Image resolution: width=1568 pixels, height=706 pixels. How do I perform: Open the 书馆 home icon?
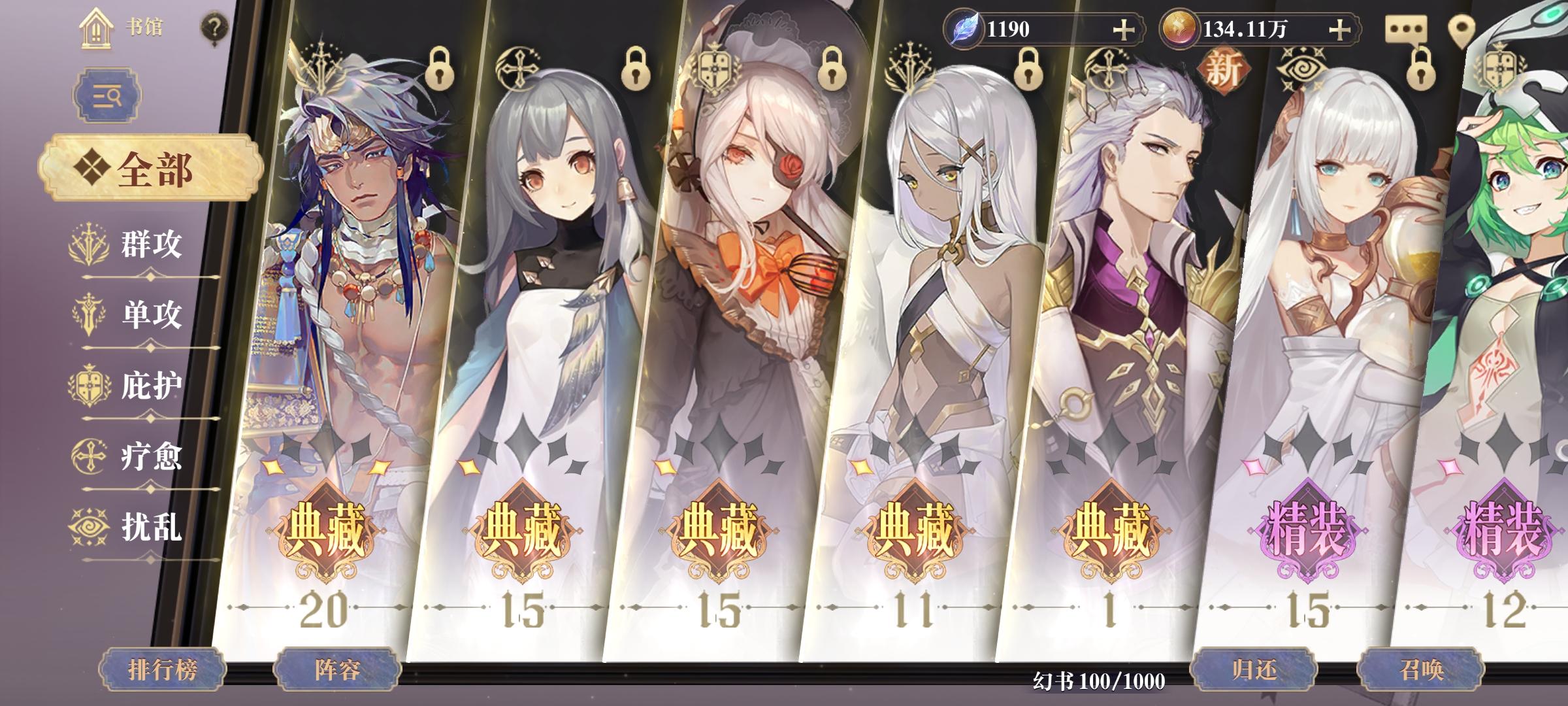[97, 29]
